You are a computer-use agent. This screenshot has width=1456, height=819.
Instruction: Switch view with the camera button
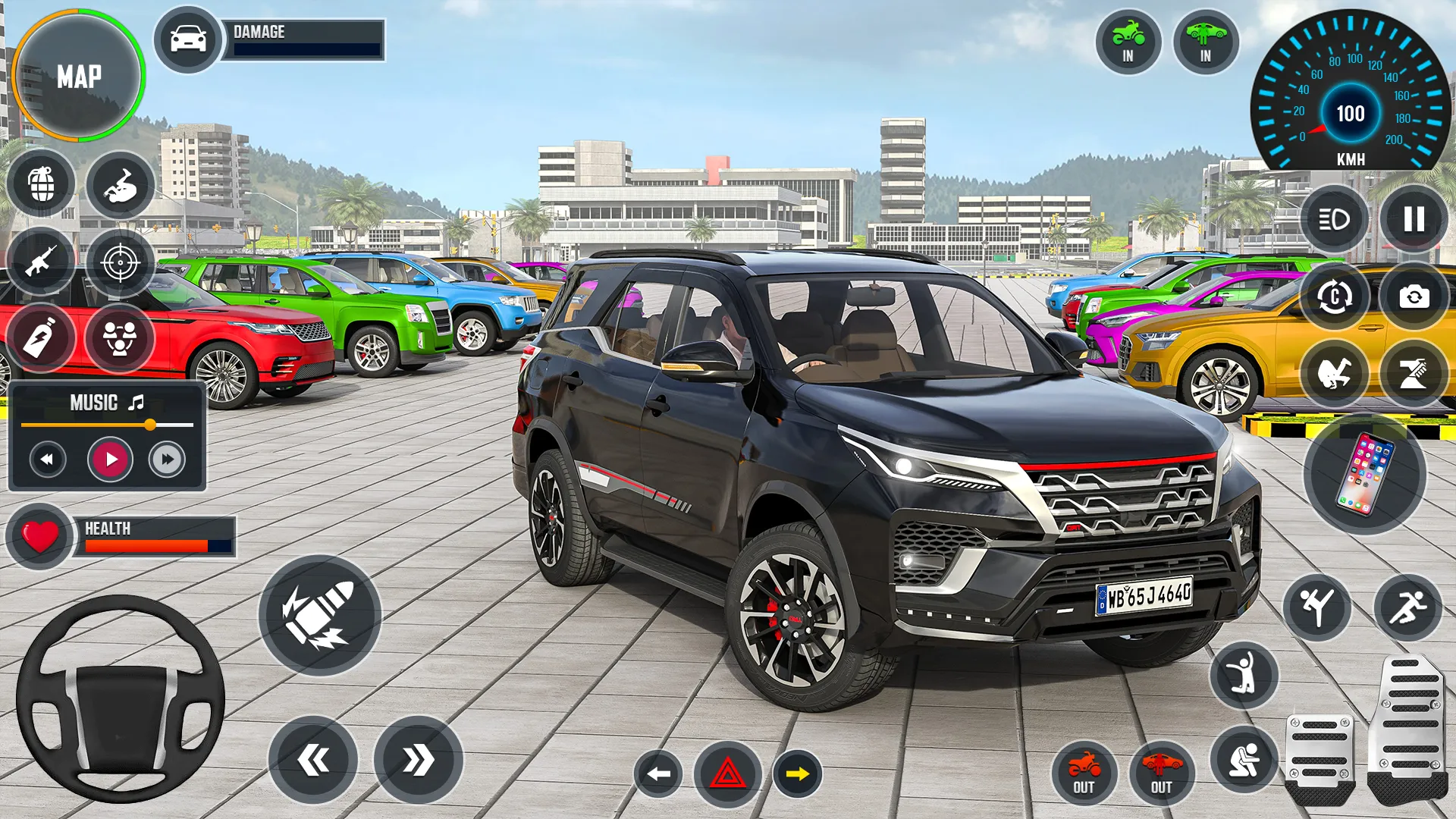coord(1414,297)
